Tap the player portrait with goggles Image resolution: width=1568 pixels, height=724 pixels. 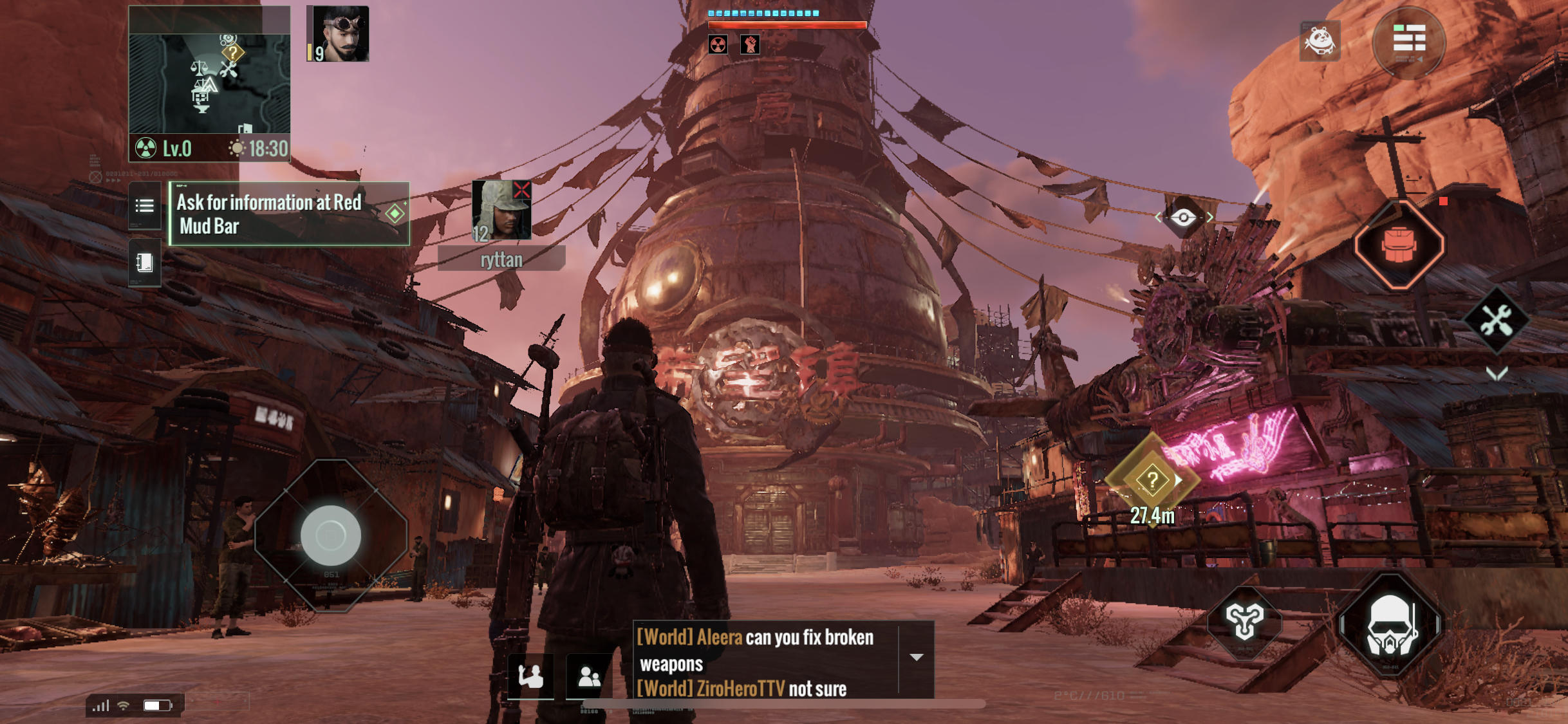[x=339, y=33]
